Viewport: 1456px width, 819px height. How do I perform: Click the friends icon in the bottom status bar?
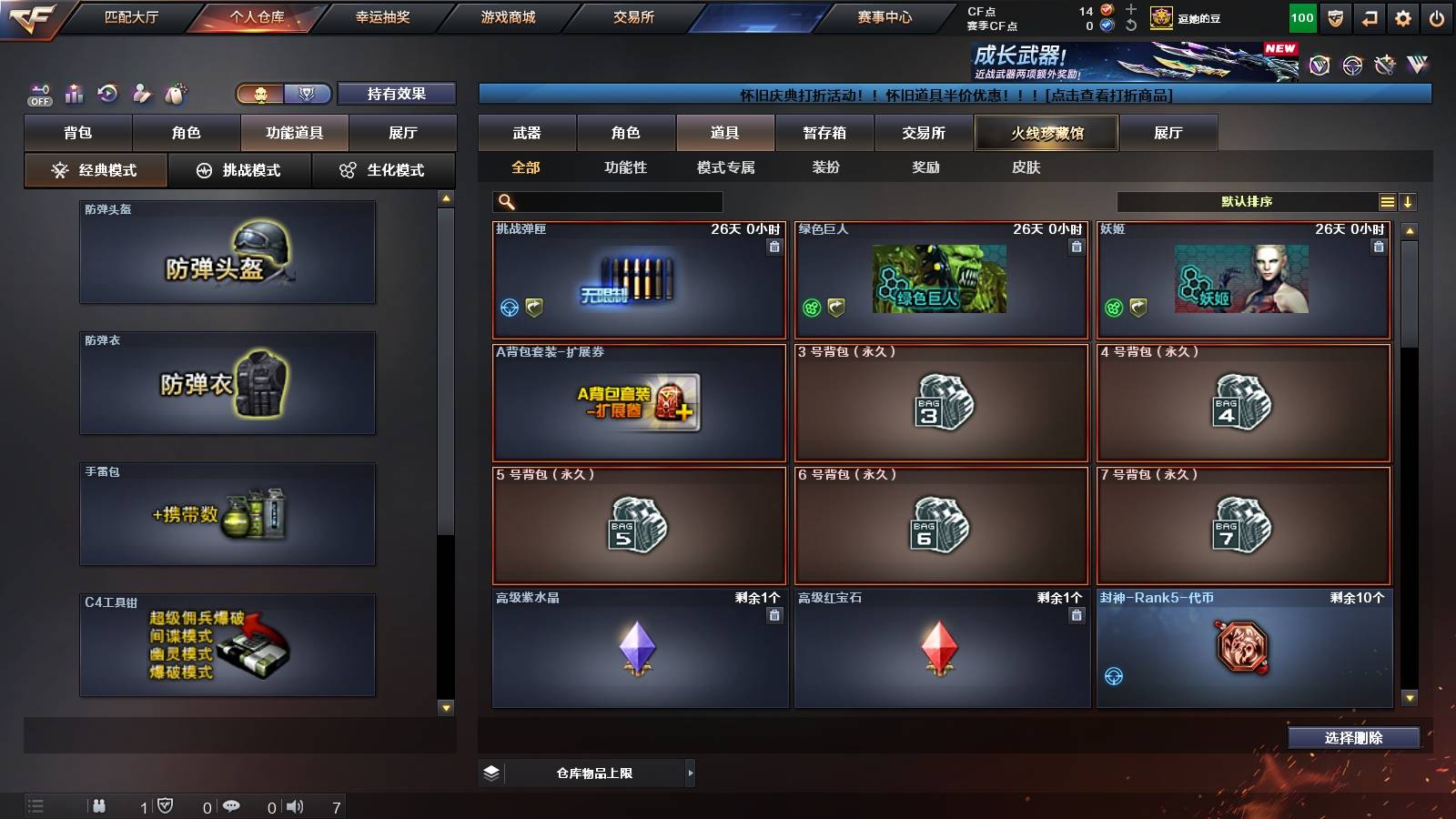click(100, 806)
